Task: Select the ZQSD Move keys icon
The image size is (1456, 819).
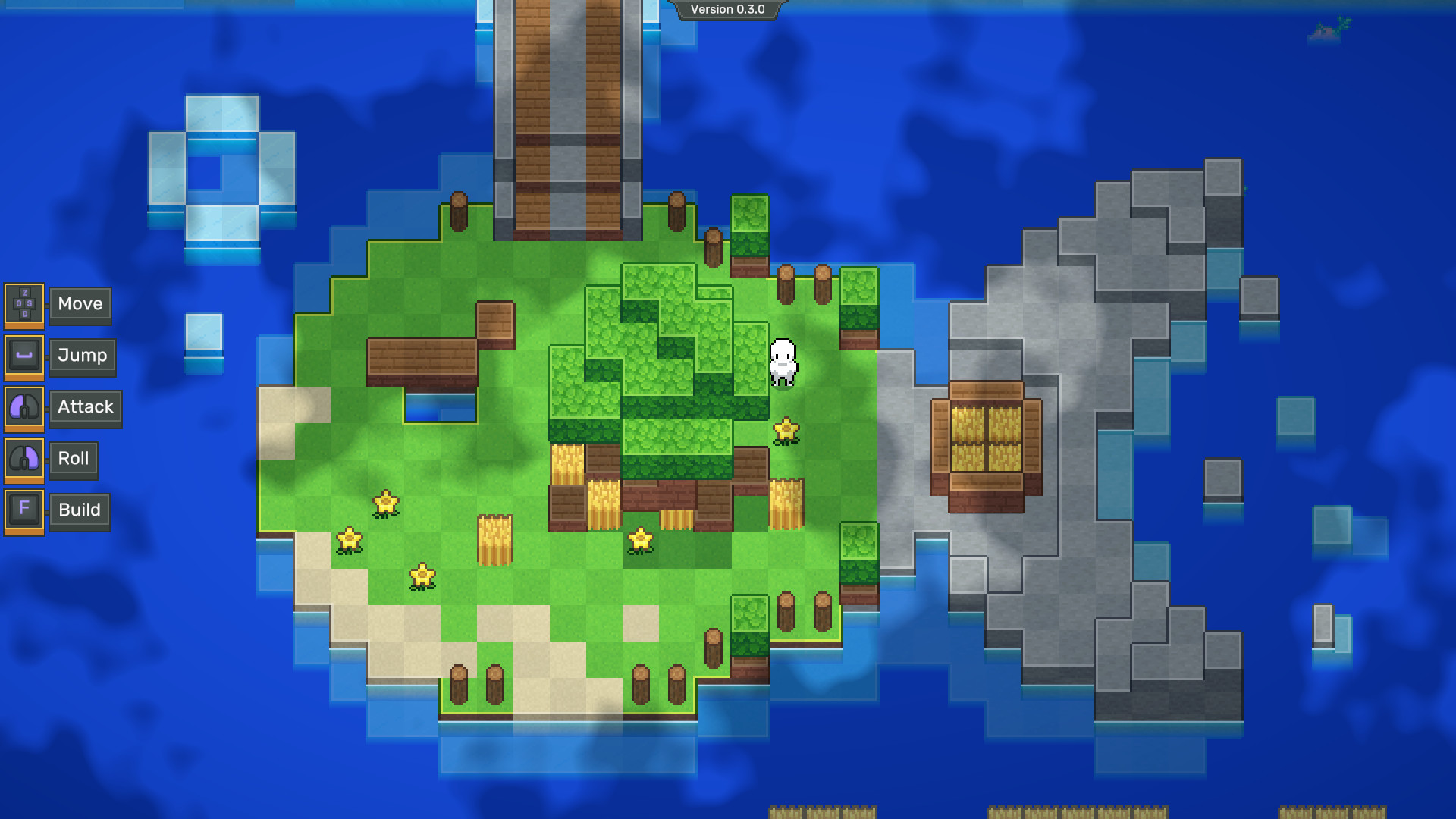Action: pos(24,304)
